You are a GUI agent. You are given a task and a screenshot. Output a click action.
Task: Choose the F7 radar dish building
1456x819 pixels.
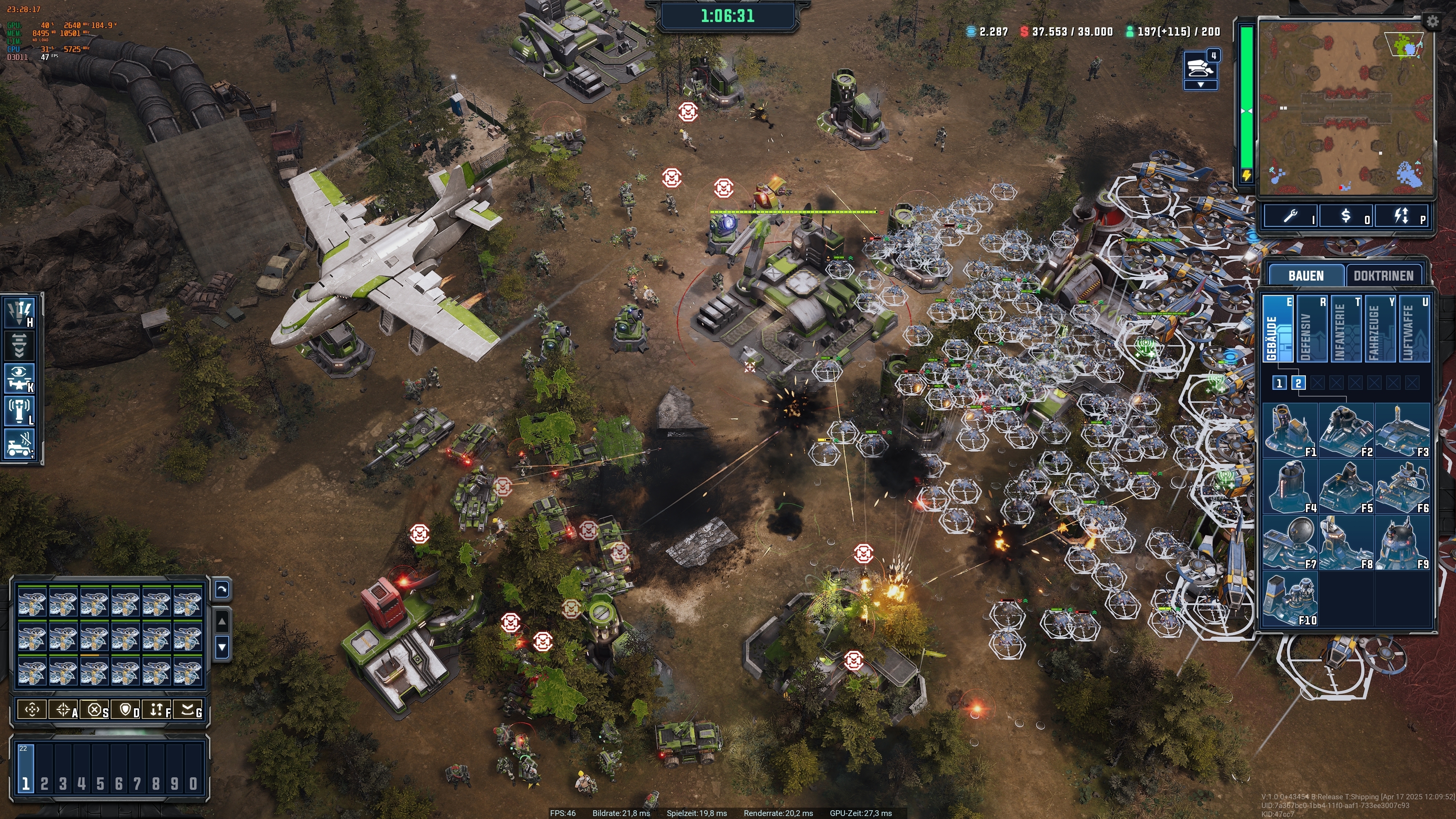coord(1290,543)
